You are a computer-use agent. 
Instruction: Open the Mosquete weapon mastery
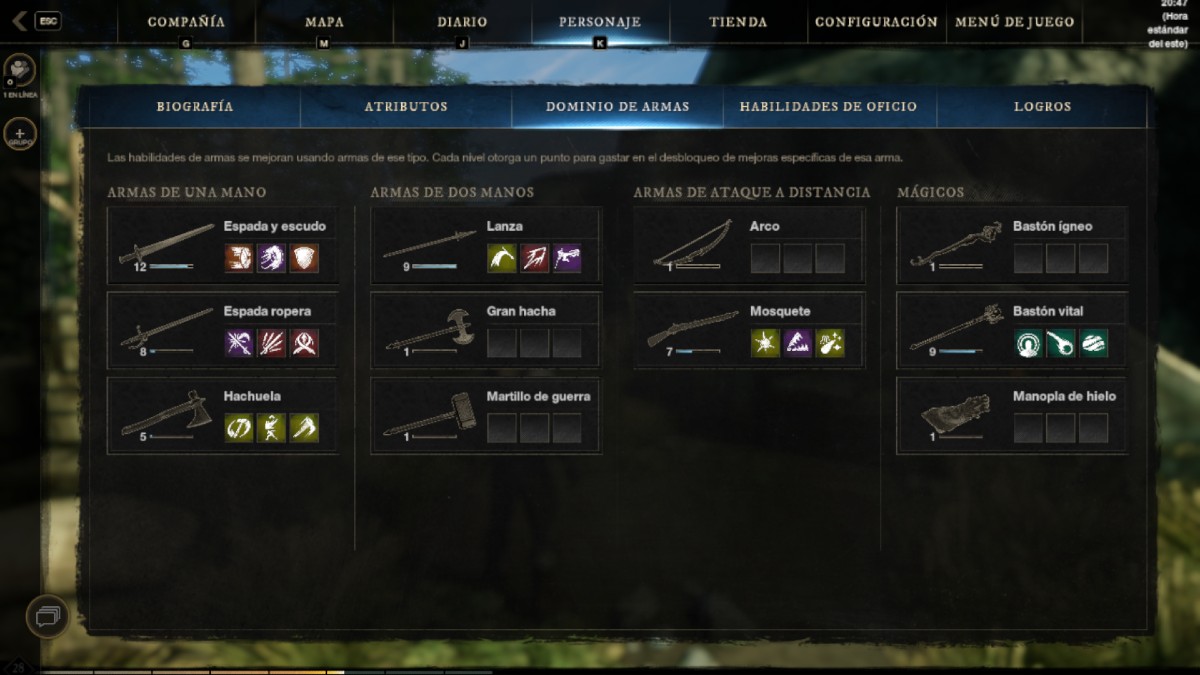click(x=748, y=331)
